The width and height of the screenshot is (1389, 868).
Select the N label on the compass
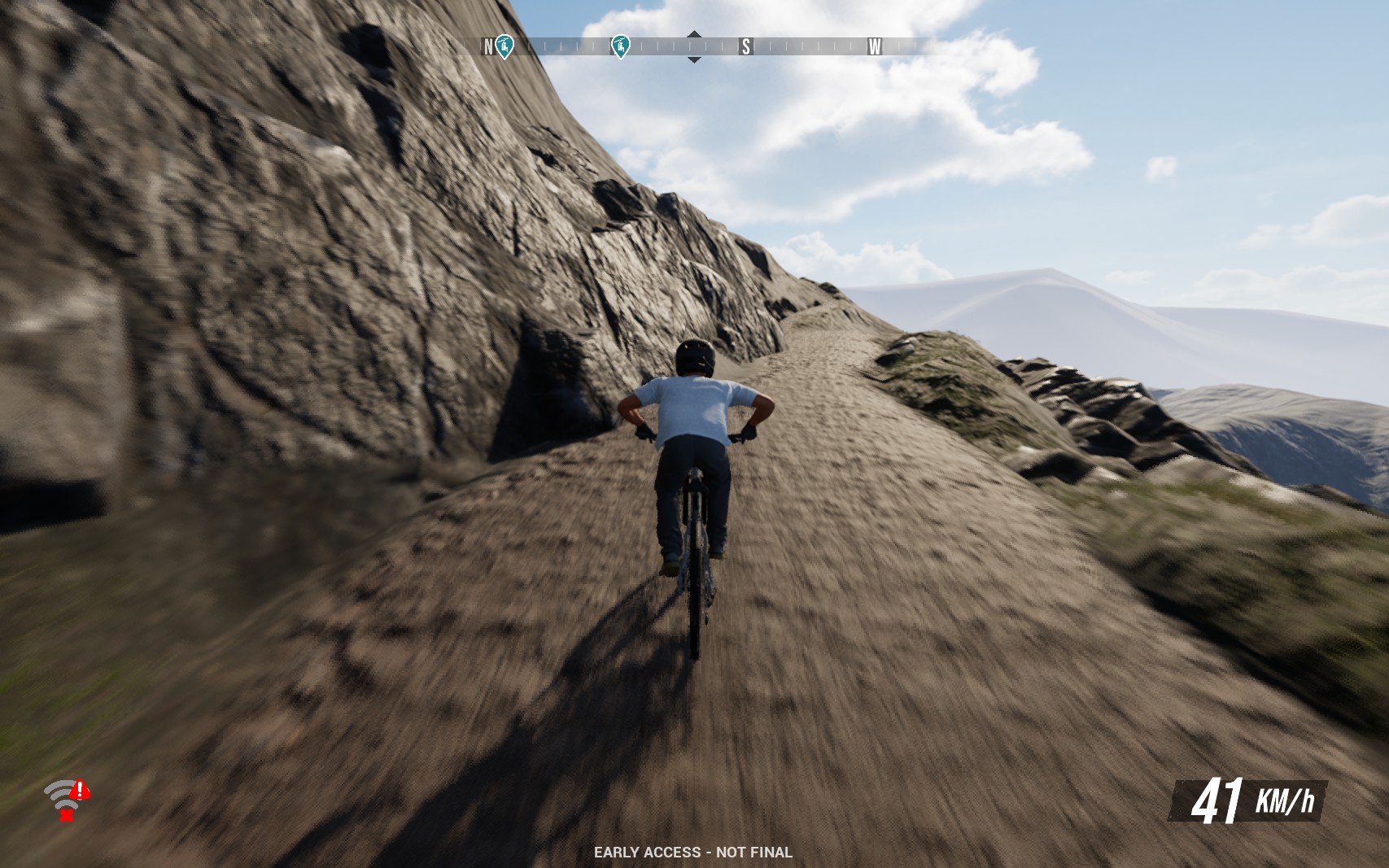pyautogui.click(x=488, y=46)
